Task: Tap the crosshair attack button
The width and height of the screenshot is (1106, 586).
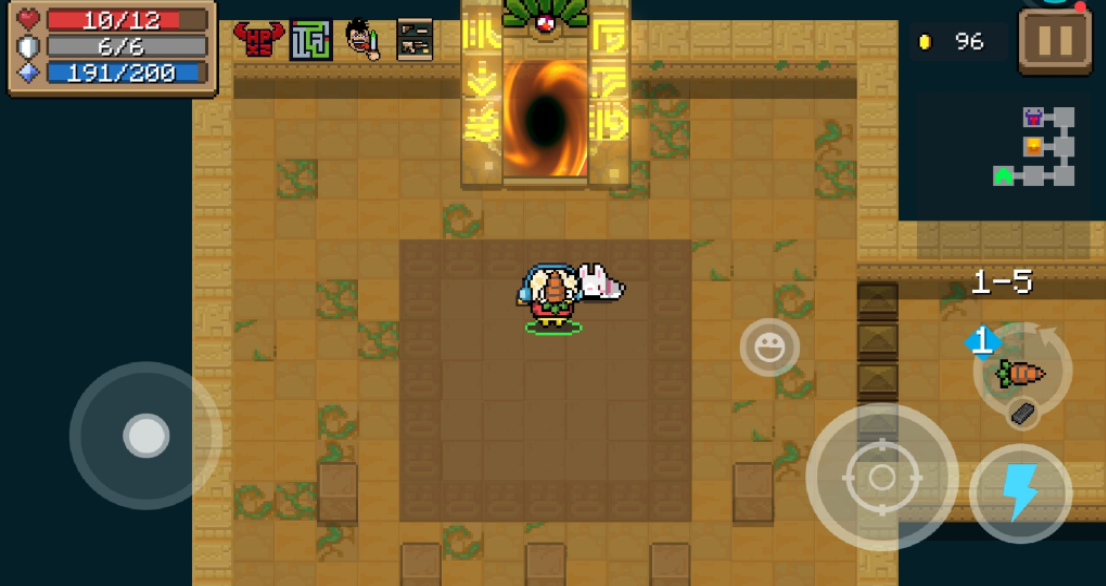Action: pyautogui.click(x=881, y=477)
